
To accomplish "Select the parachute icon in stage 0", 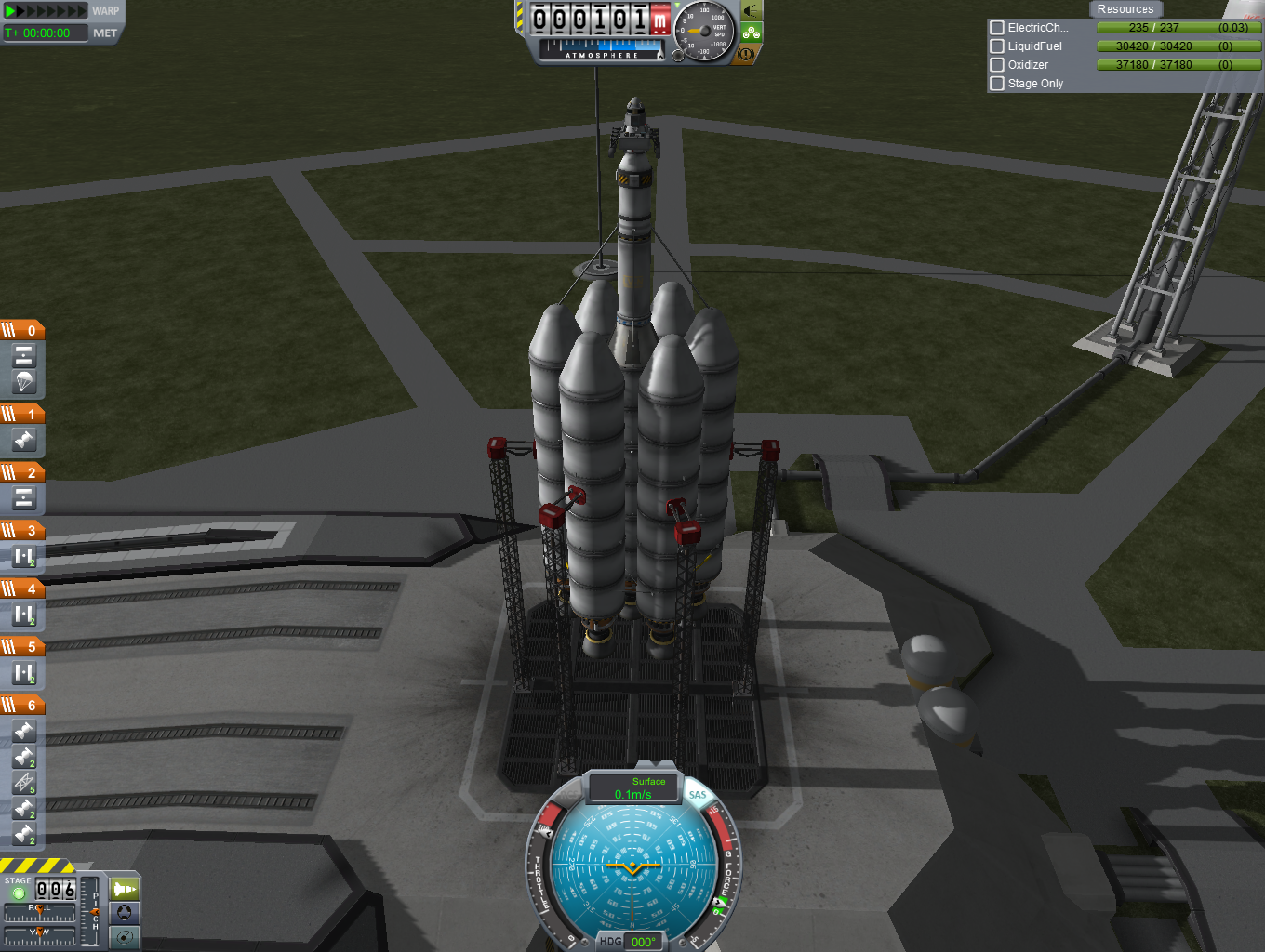I will pyautogui.click(x=23, y=380).
